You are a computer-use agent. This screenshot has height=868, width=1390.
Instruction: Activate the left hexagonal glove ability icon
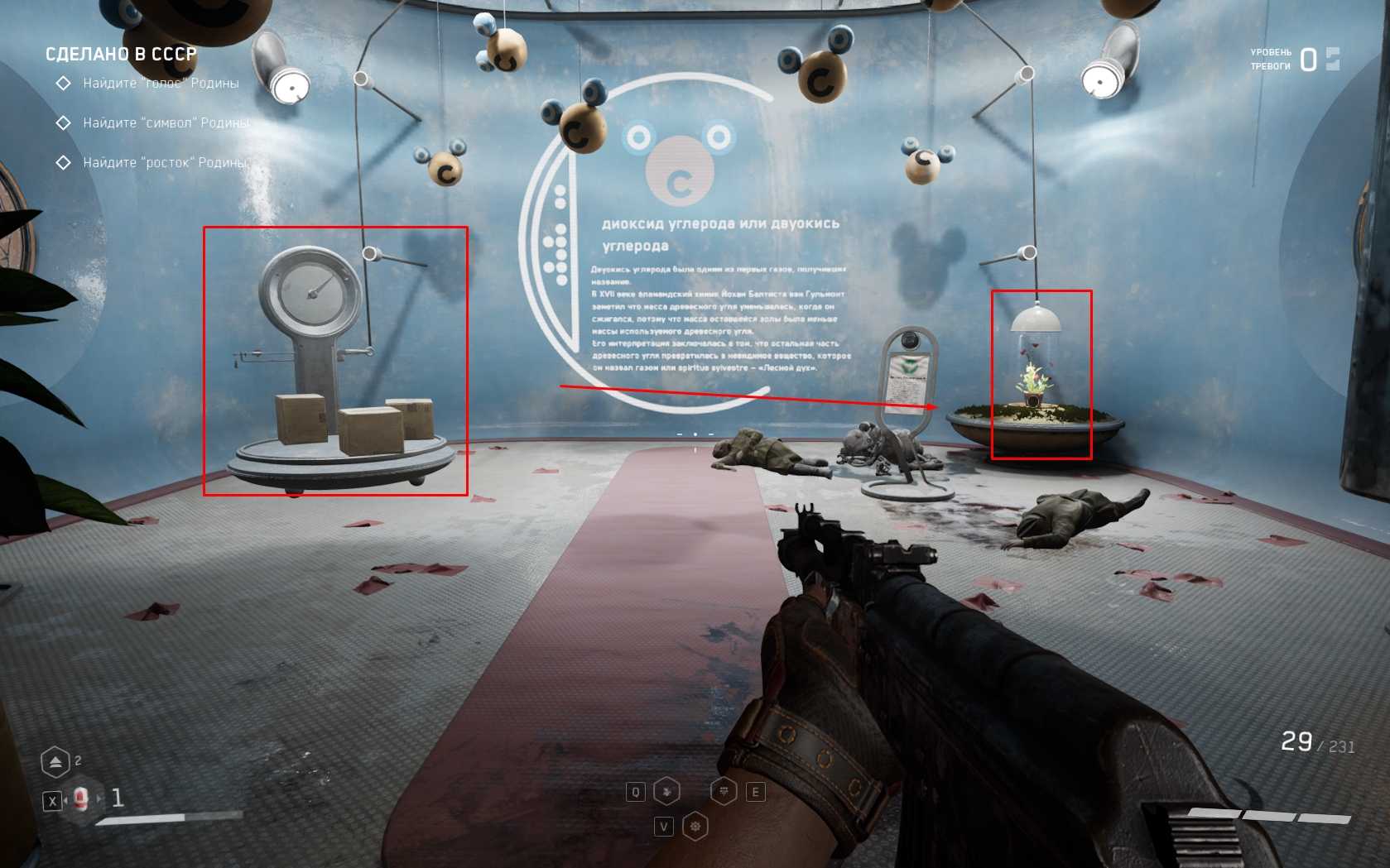point(666,792)
